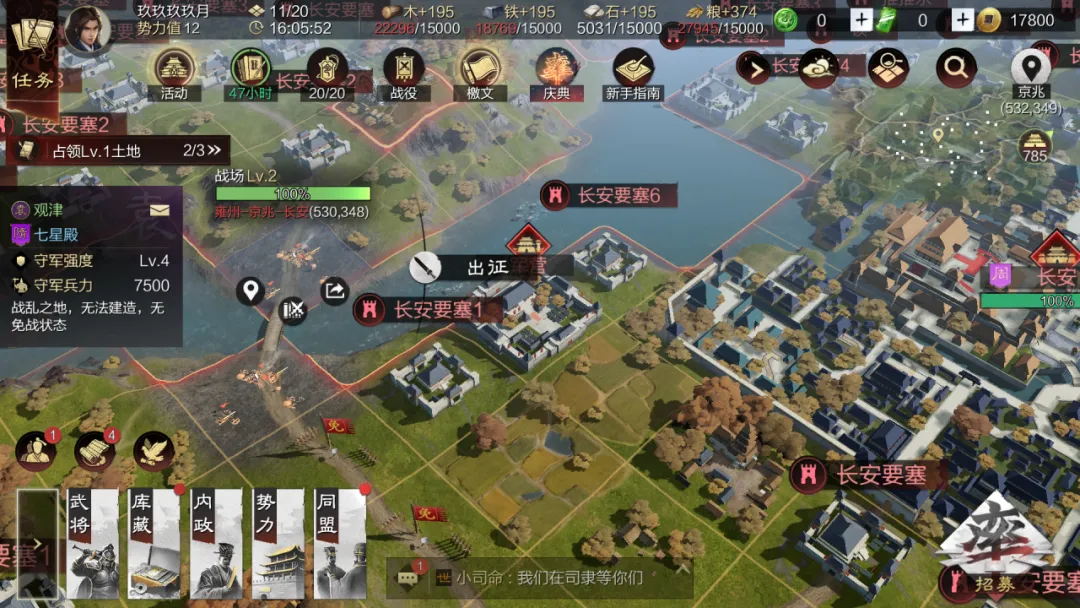This screenshot has height=608, width=1080.
Task: Expand the 占领Lv.1土地 quest tracker
Action: 212,151
